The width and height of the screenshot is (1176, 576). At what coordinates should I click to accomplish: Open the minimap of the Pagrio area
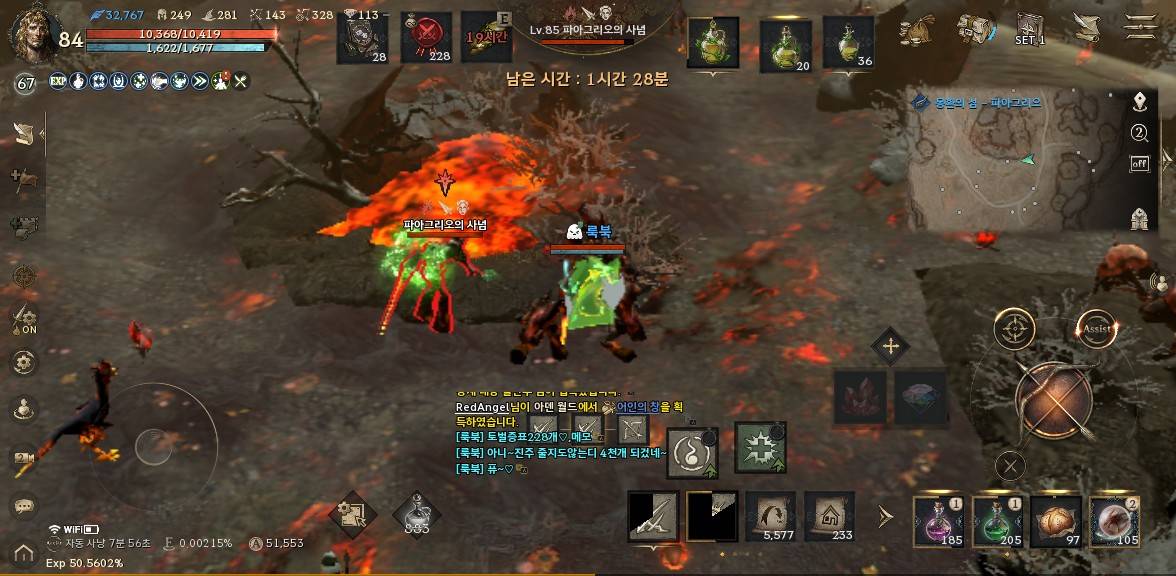coord(1010,170)
